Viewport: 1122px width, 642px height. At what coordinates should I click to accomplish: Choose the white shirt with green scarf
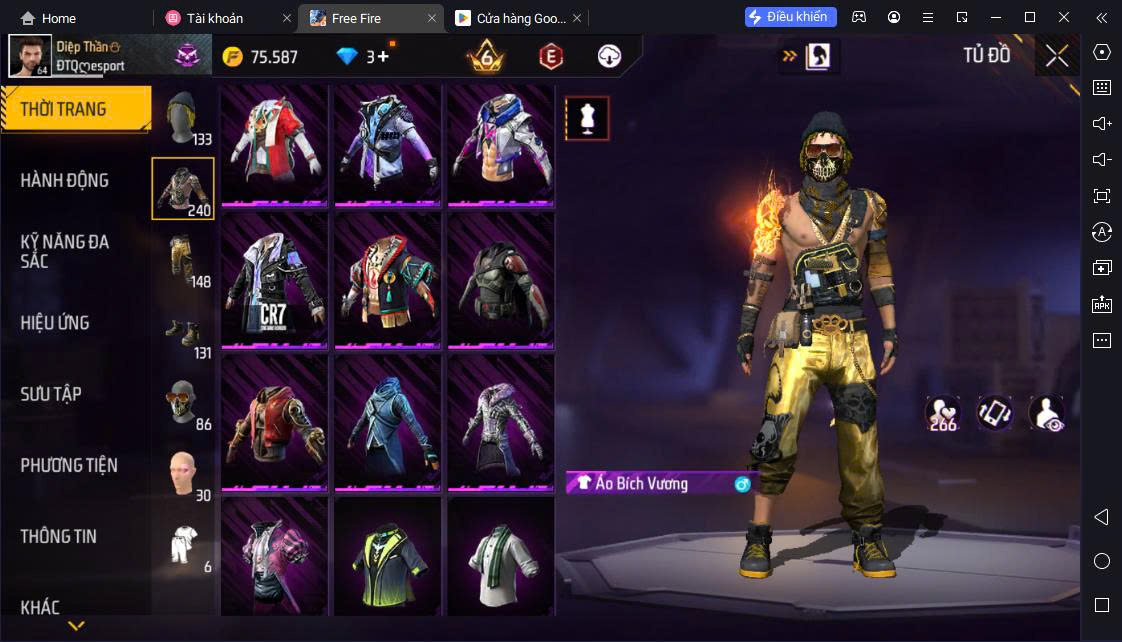tap(500, 562)
